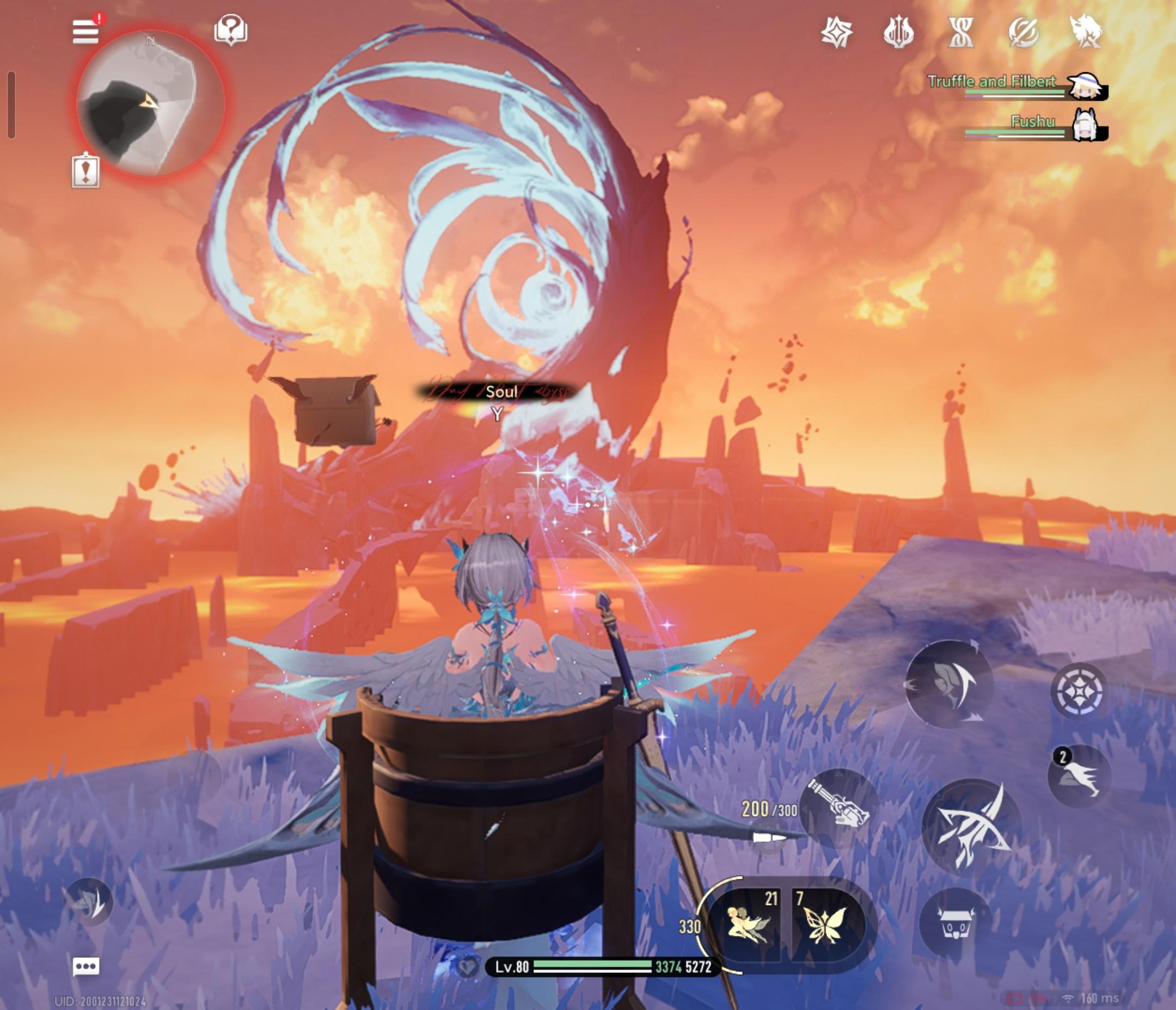Screen dimensions: 1176x1010
Task: Tap the exclamation quest marker below minimap
Action: [85, 171]
